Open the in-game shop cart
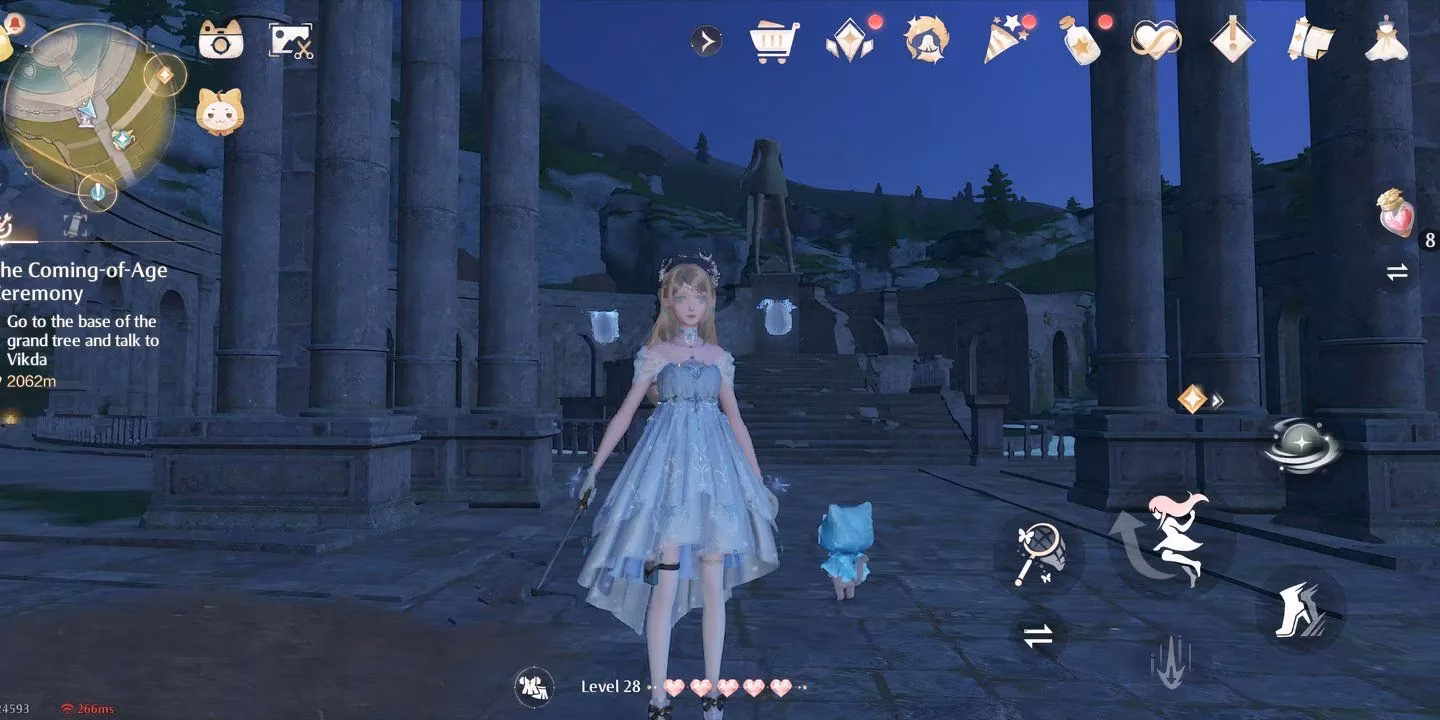The width and height of the screenshot is (1440, 720). [x=770, y=40]
